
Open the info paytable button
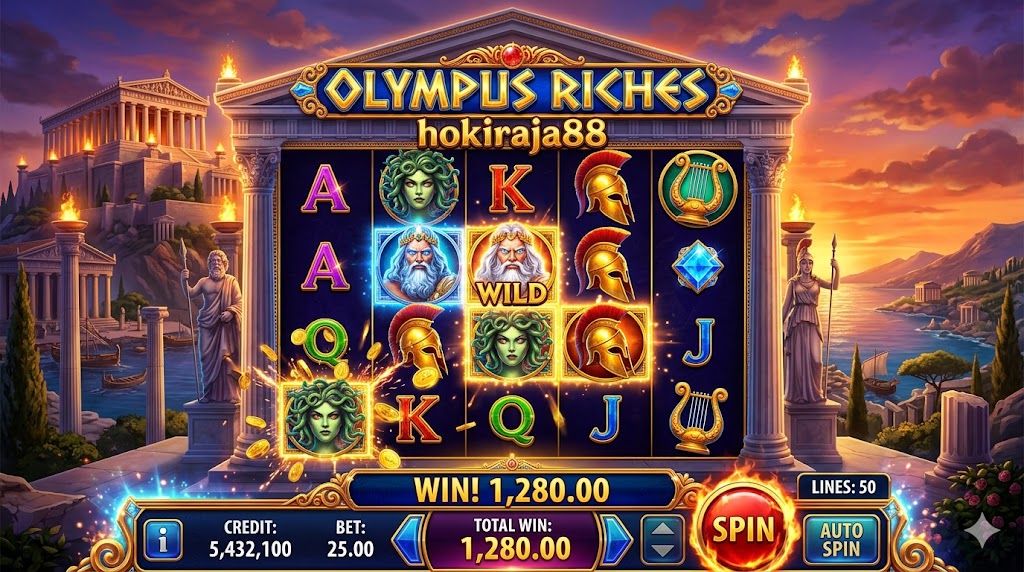coord(163,538)
